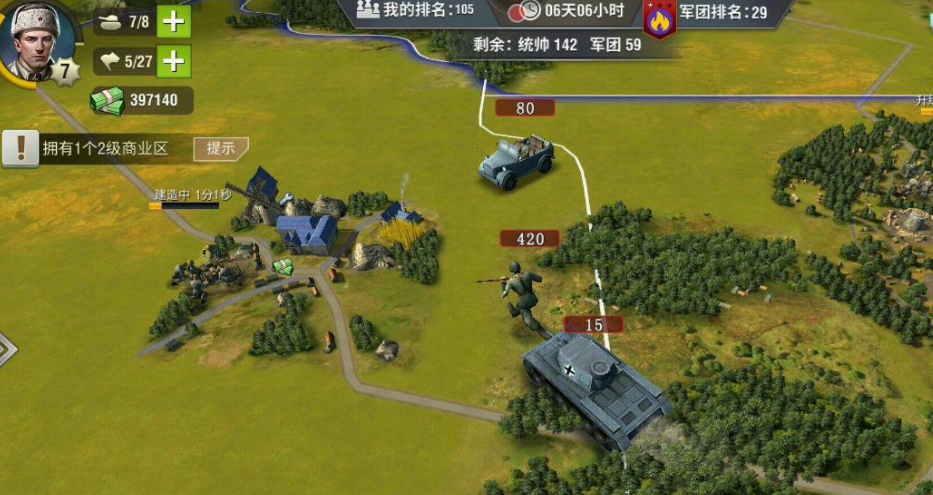933x495 pixels.
Task: Open the commander portrait profile
Action: 37,42
